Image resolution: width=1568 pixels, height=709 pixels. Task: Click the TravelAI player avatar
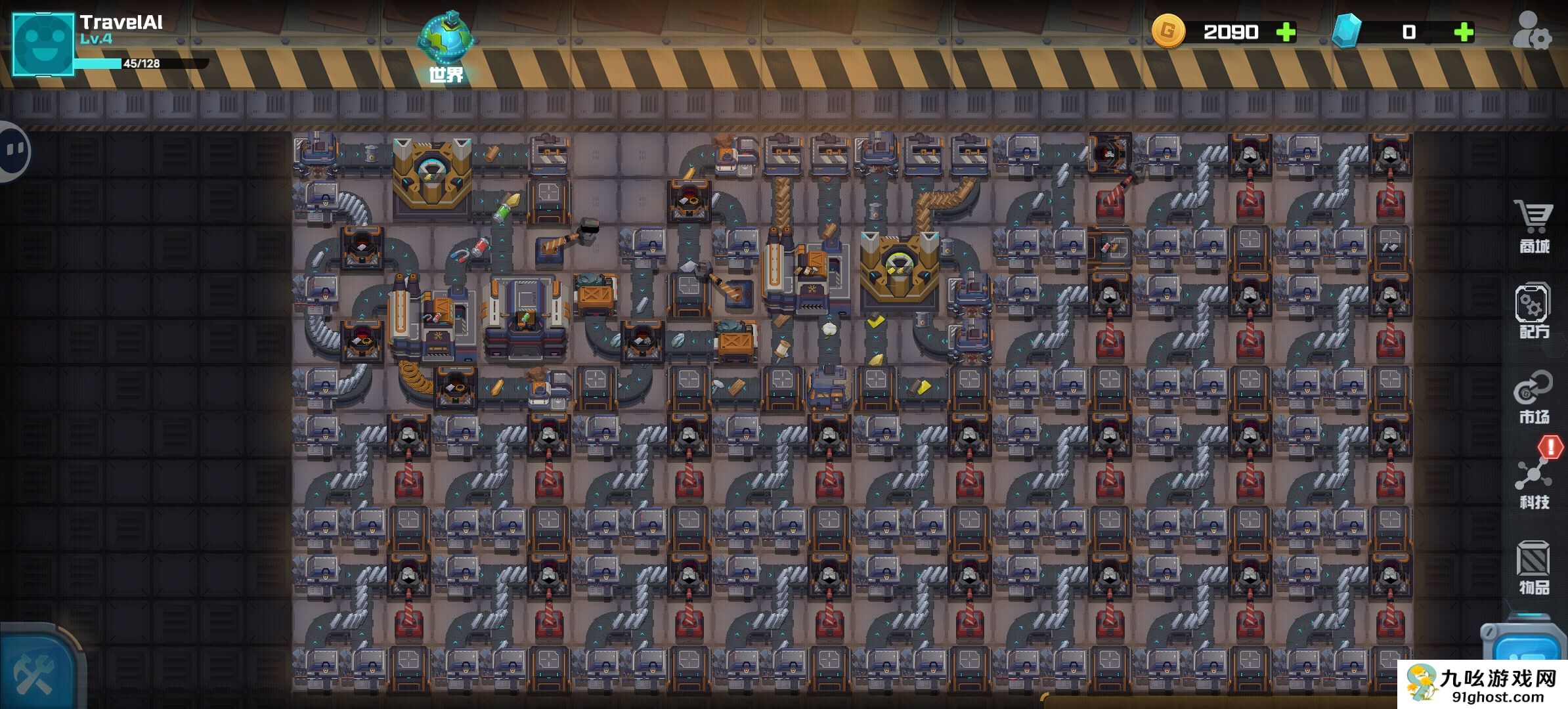click(x=43, y=45)
